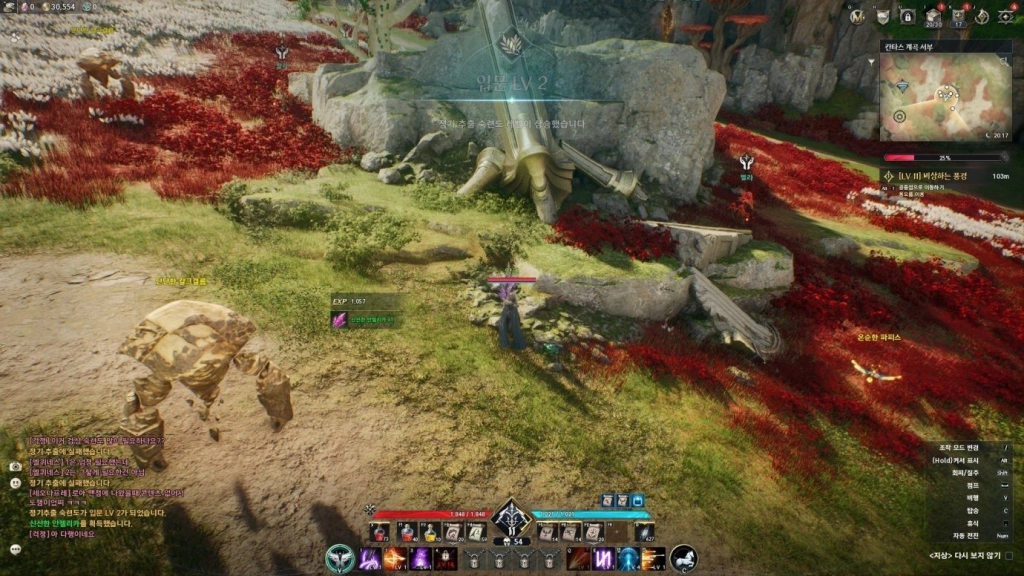The height and width of the screenshot is (576, 1024).
Task: Use the red health potion with 73 count
Action: point(381,532)
